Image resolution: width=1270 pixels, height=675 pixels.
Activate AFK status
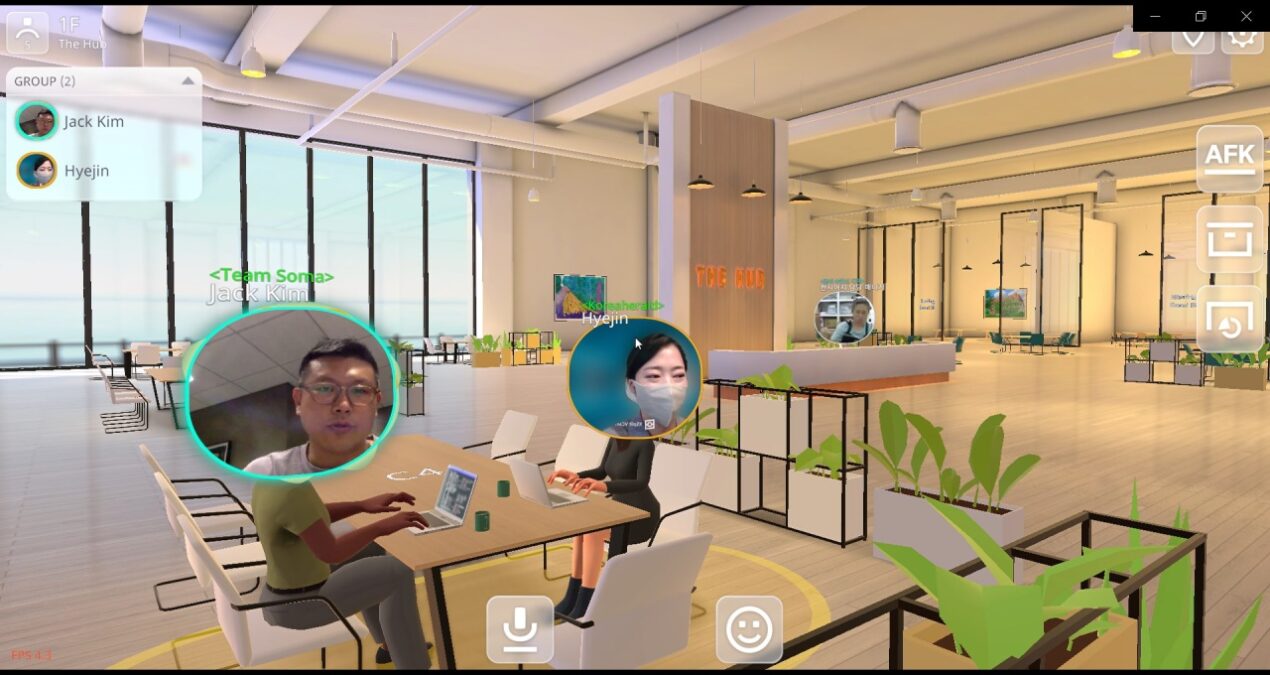click(x=1229, y=159)
